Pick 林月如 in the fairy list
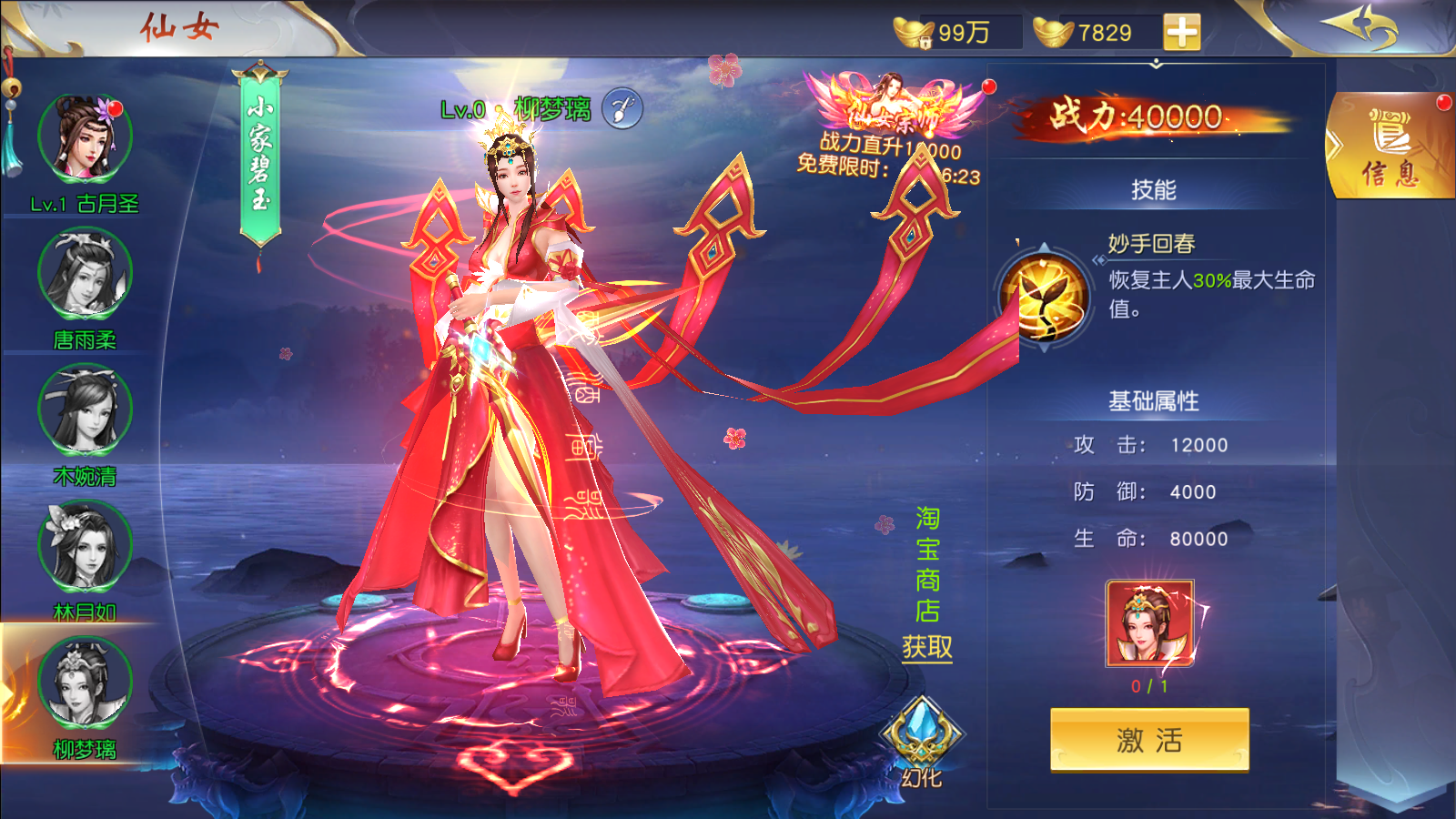This screenshot has height=819, width=1456. (x=85, y=547)
